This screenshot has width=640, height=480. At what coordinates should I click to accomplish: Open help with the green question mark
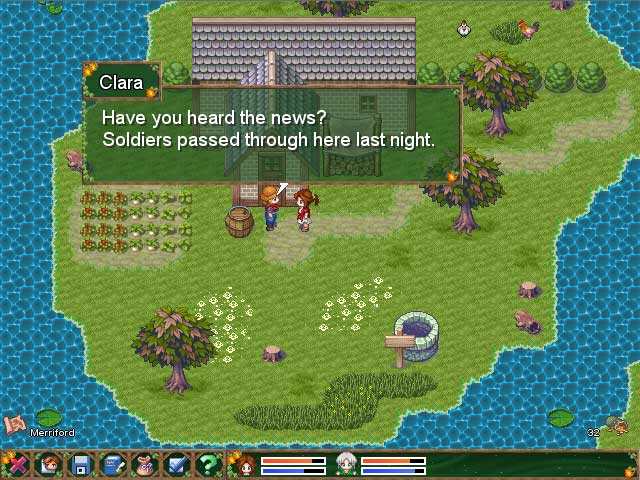pos(208,465)
